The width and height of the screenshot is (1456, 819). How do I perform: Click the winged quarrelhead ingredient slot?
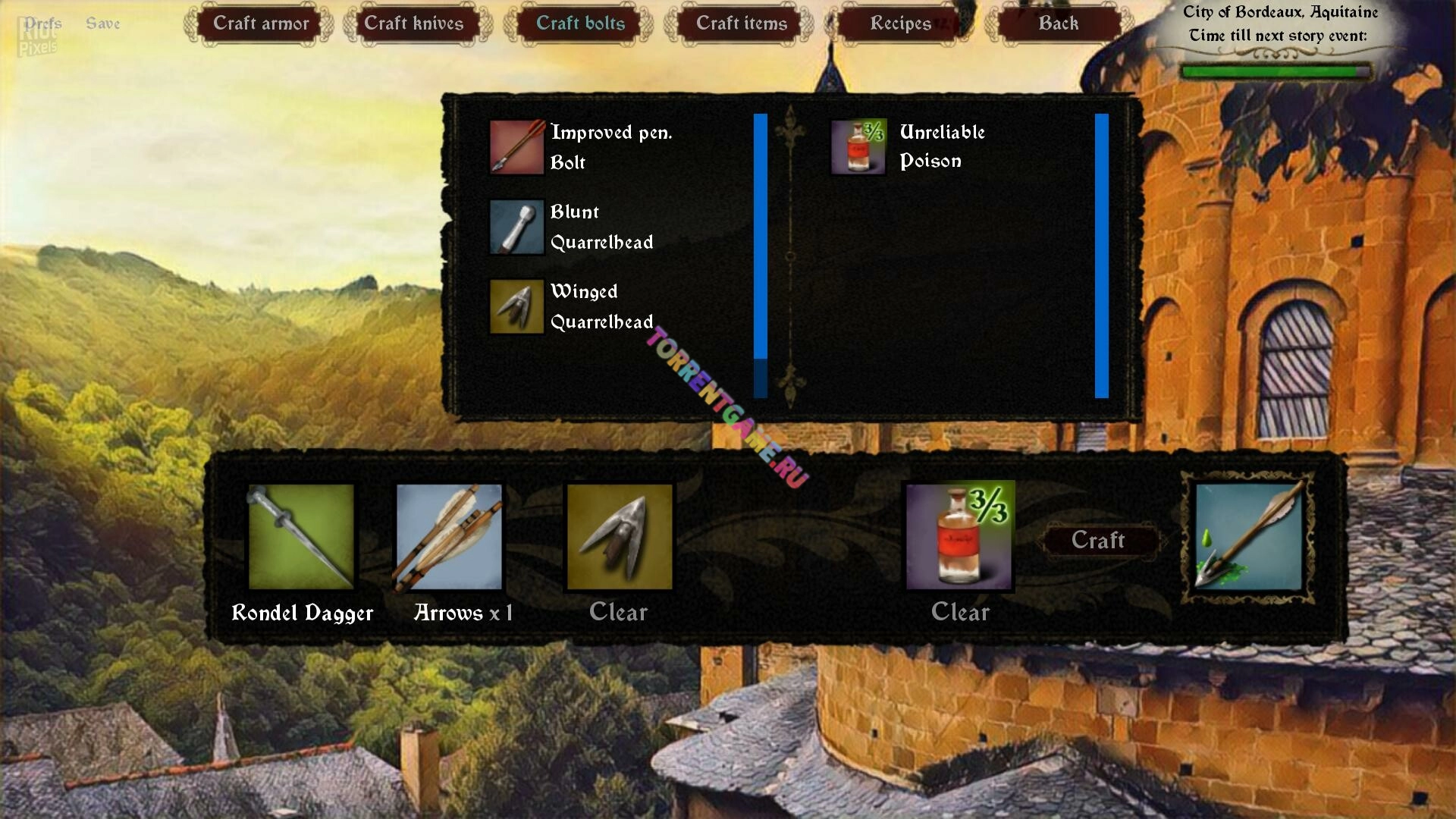620,537
